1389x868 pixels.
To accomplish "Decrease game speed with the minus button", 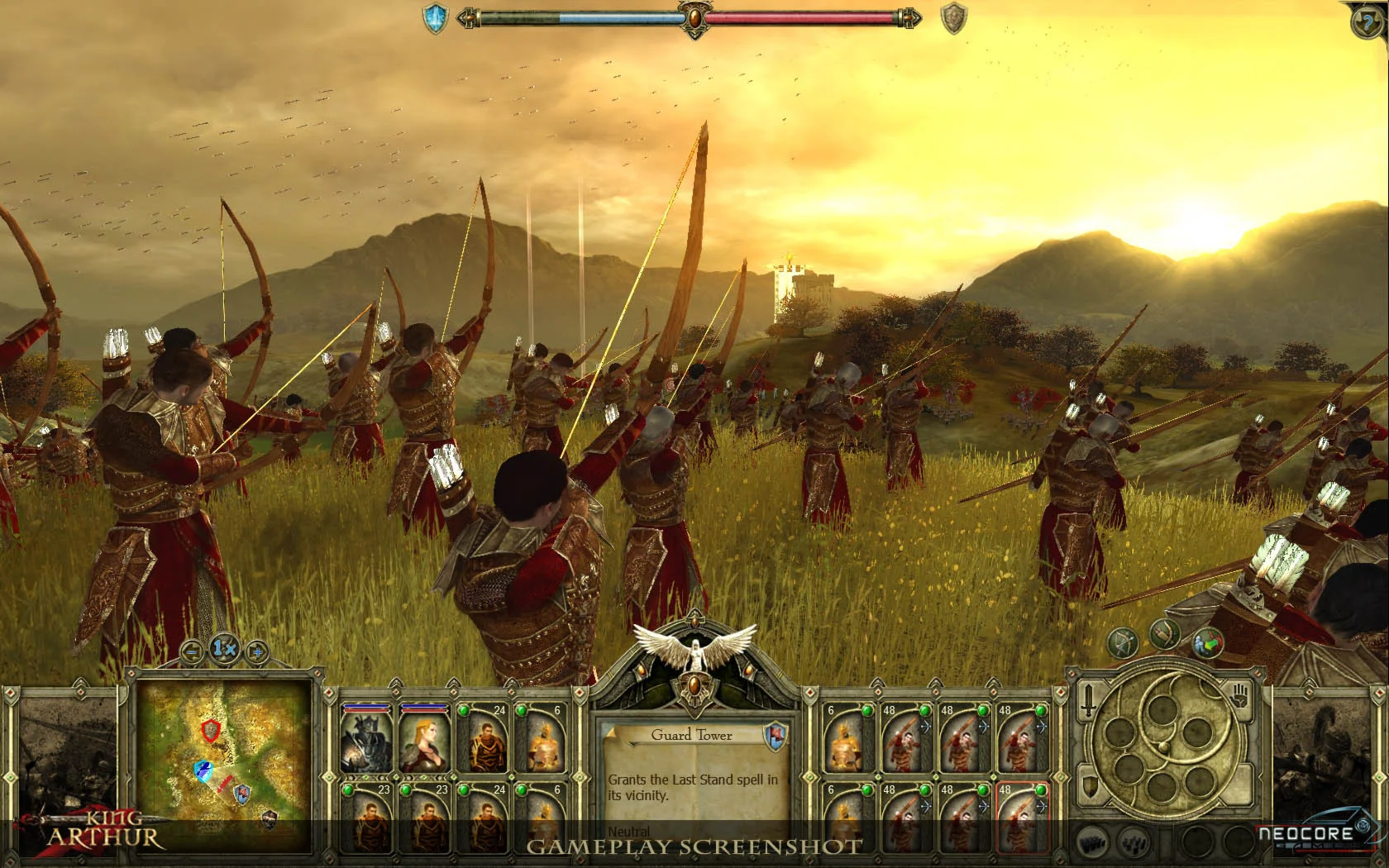I will tap(192, 651).
